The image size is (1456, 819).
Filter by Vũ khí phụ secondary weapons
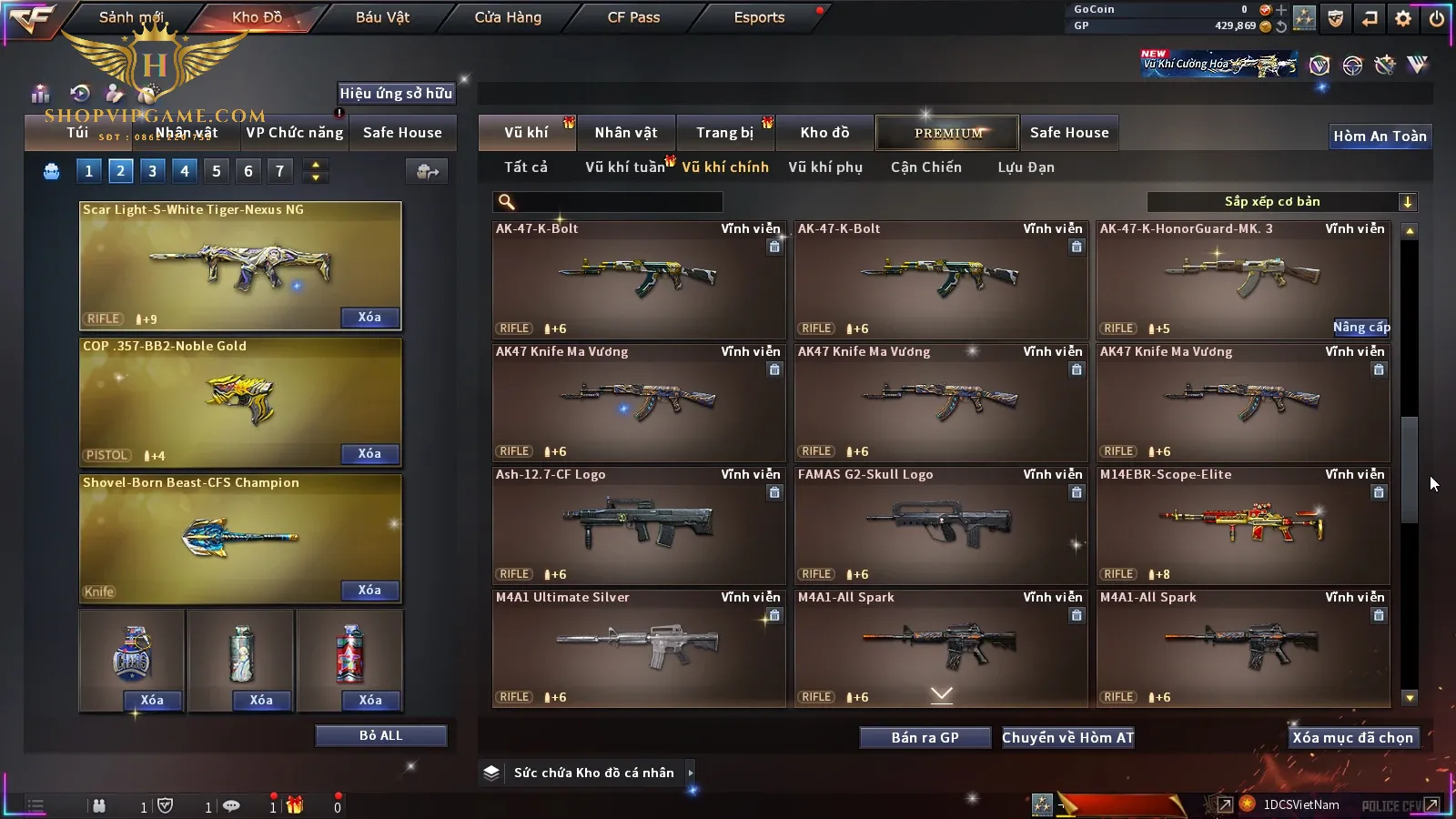(x=824, y=167)
